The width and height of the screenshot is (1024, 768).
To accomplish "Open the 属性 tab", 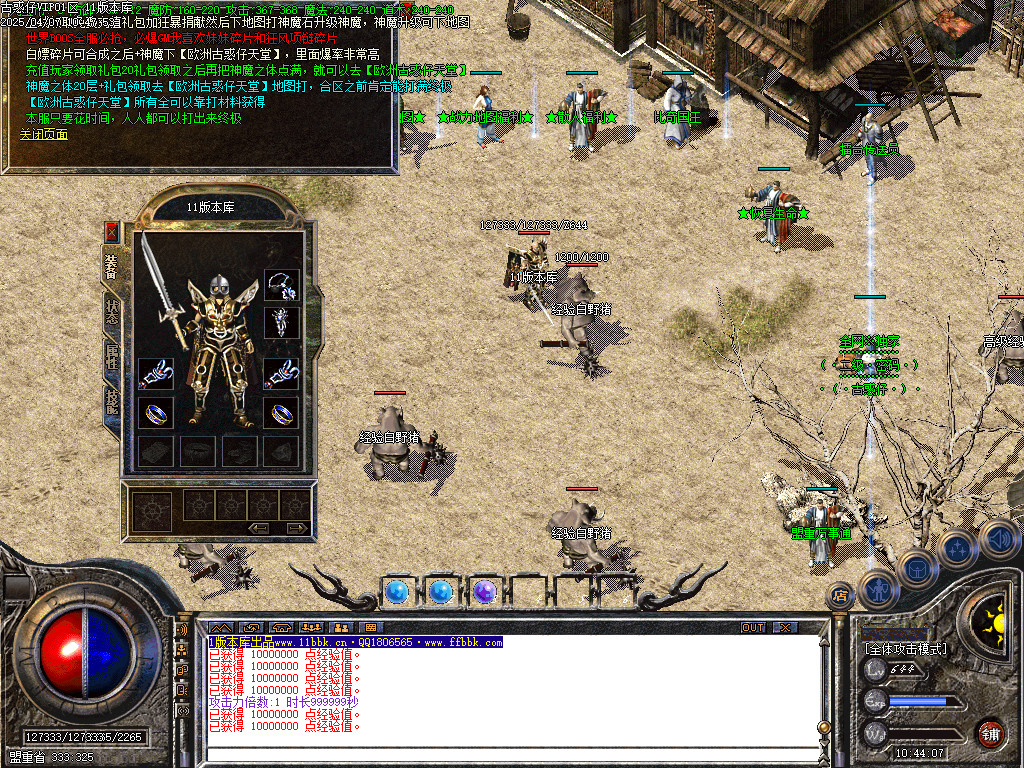I will pyautogui.click(x=112, y=356).
